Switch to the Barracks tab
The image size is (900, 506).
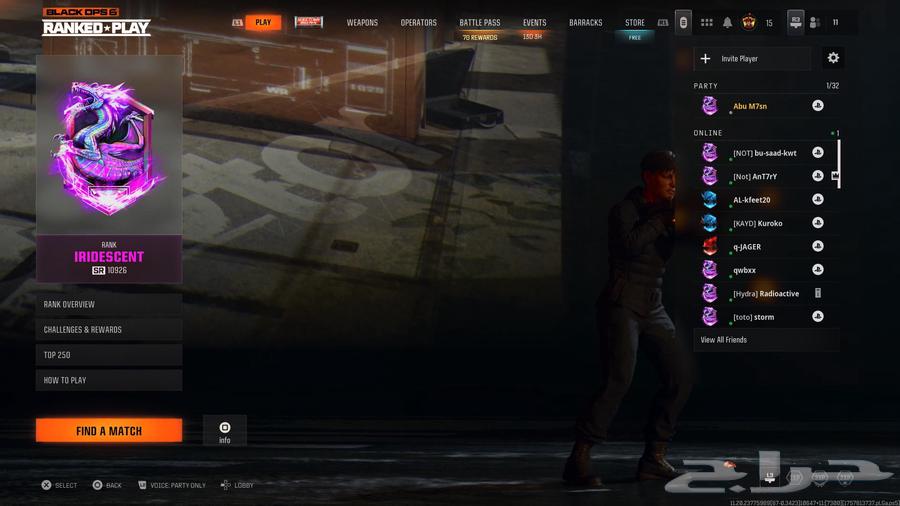[586, 23]
